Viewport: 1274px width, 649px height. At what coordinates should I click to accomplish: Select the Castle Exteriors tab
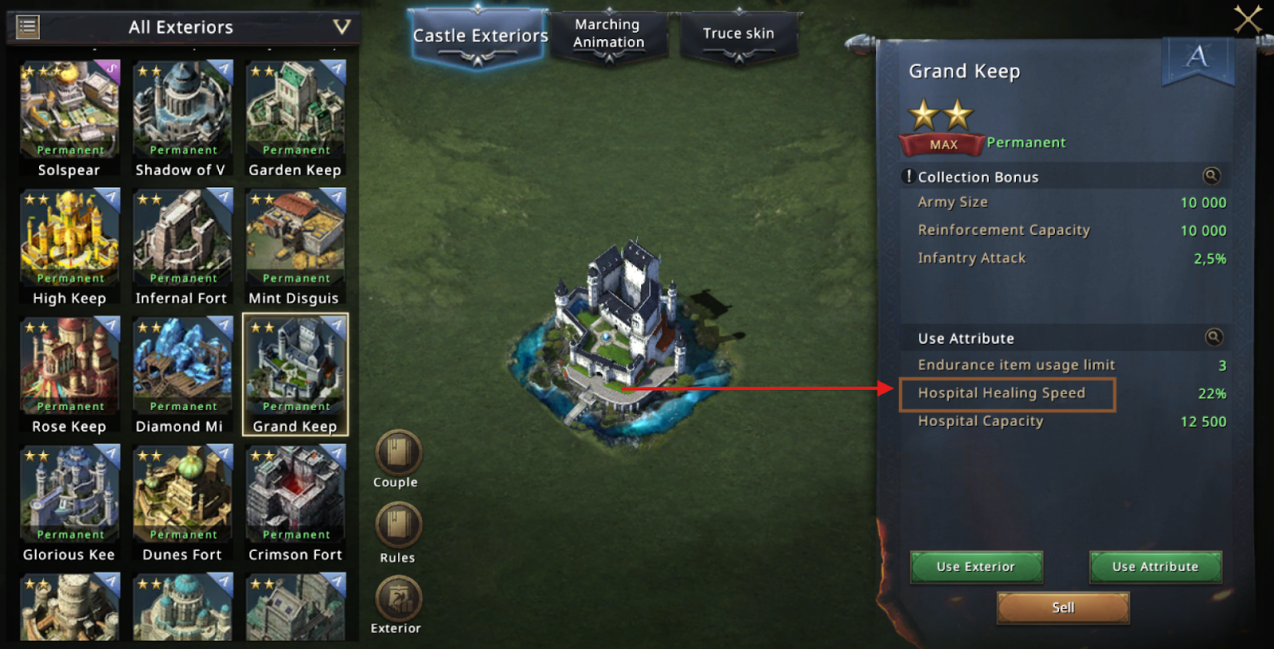tap(480, 36)
